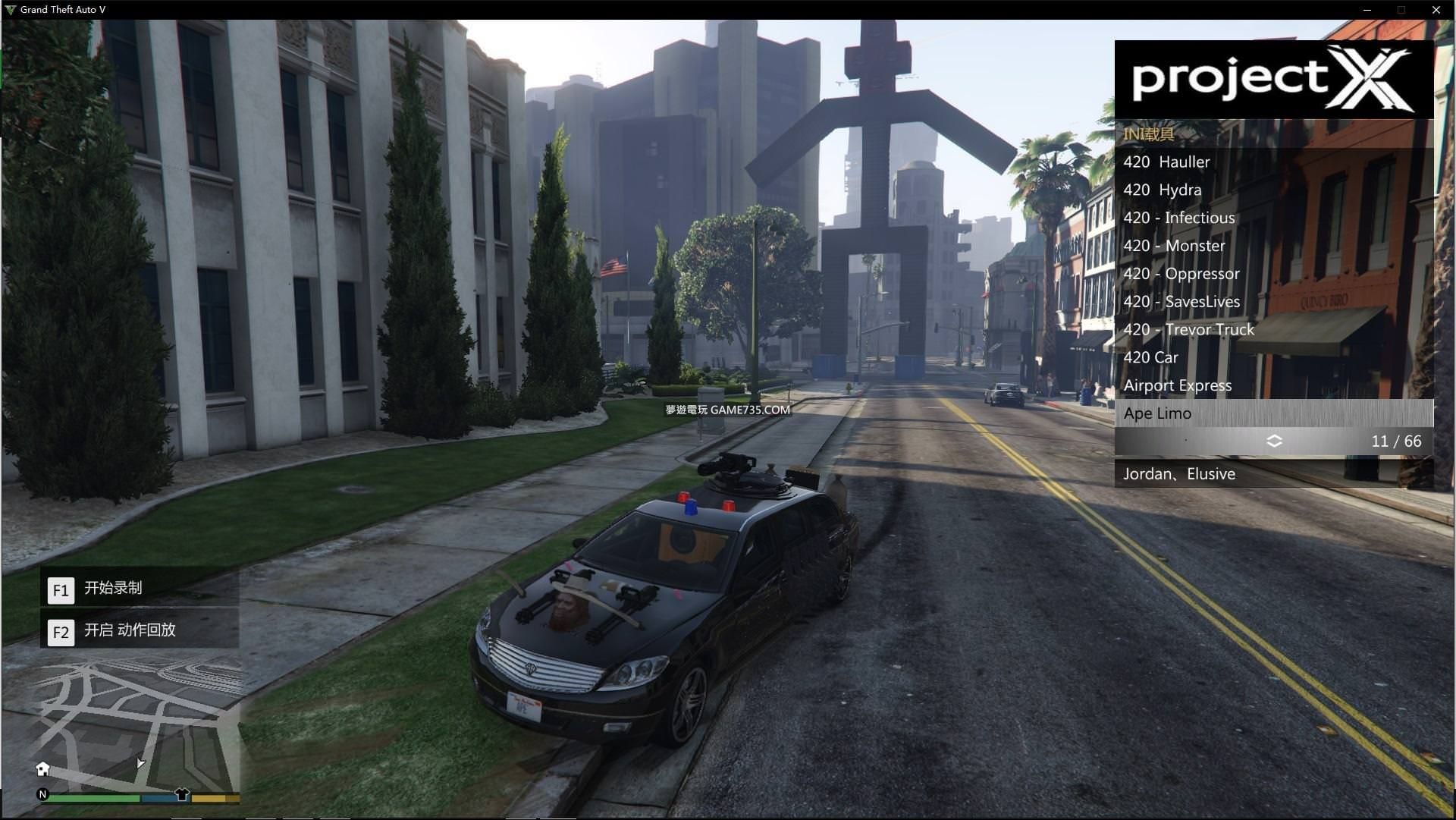Image resolution: width=1456 pixels, height=820 pixels.
Task: Select the 420 Car entry
Action: click(1150, 358)
